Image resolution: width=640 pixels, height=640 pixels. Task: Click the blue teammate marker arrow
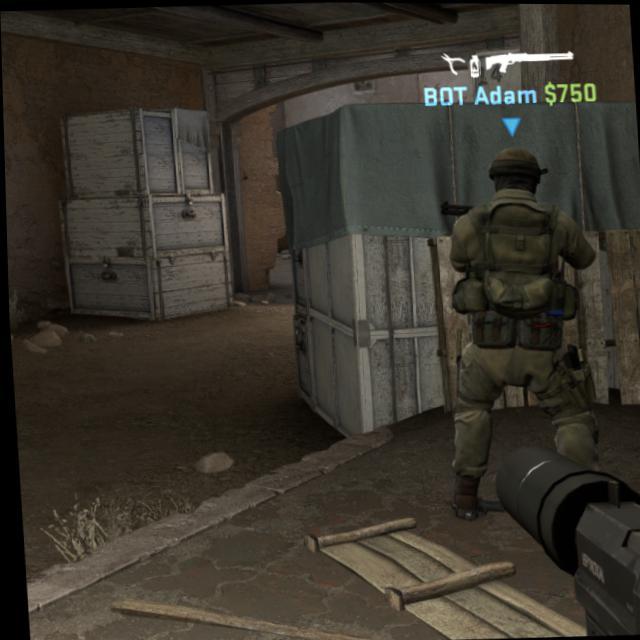(511, 127)
